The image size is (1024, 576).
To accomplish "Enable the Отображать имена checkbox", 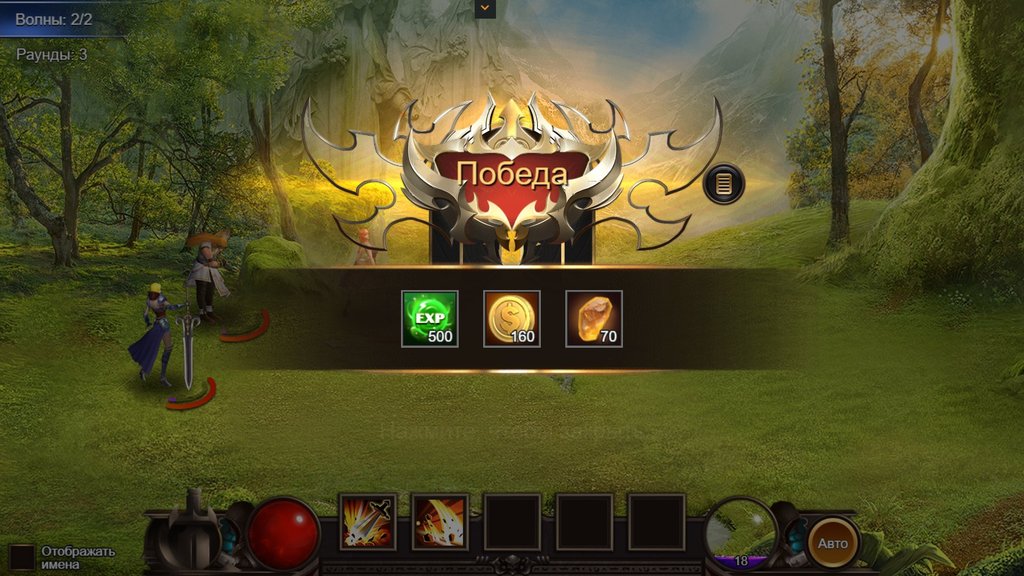I will 22,557.
